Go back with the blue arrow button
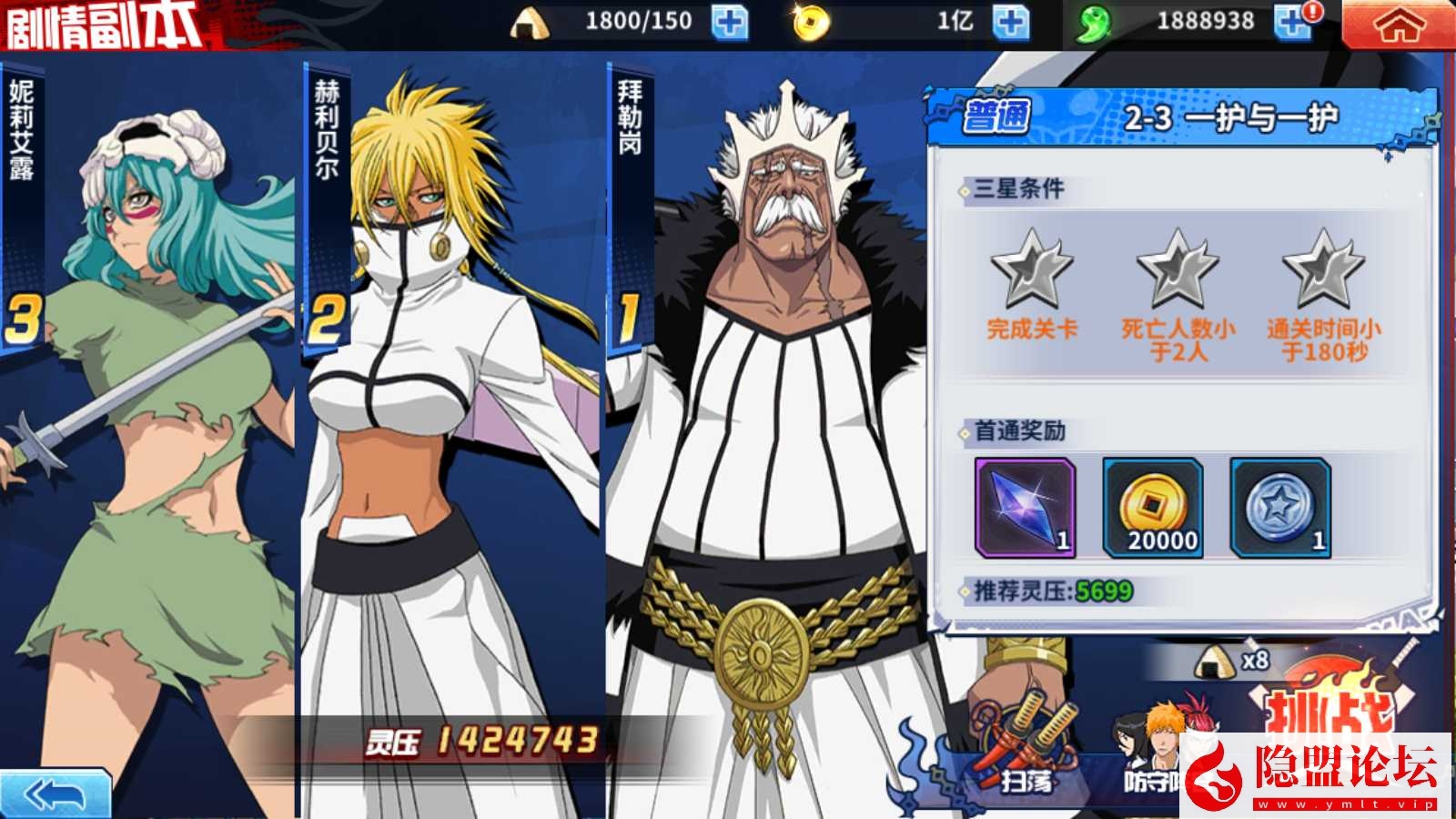 pyautogui.click(x=55, y=794)
